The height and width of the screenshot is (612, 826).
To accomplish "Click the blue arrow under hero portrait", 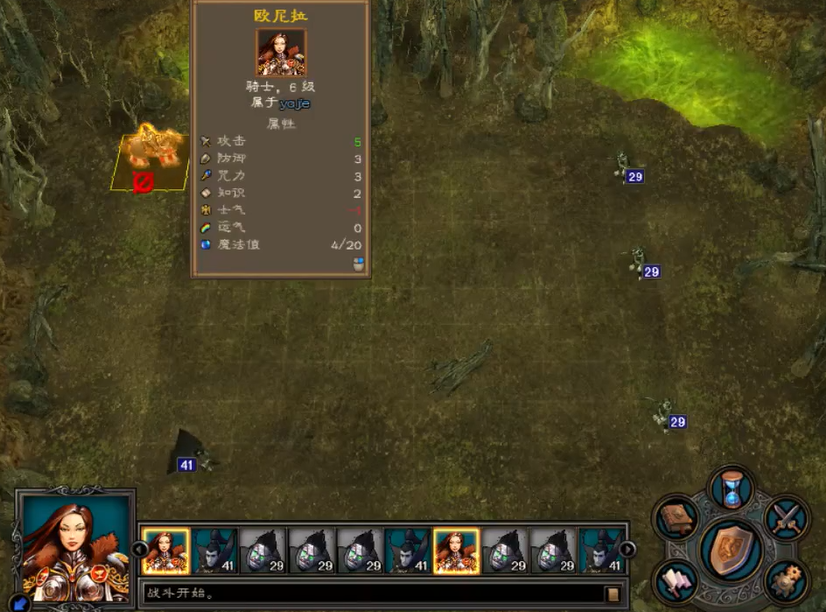I will [x=20, y=602].
